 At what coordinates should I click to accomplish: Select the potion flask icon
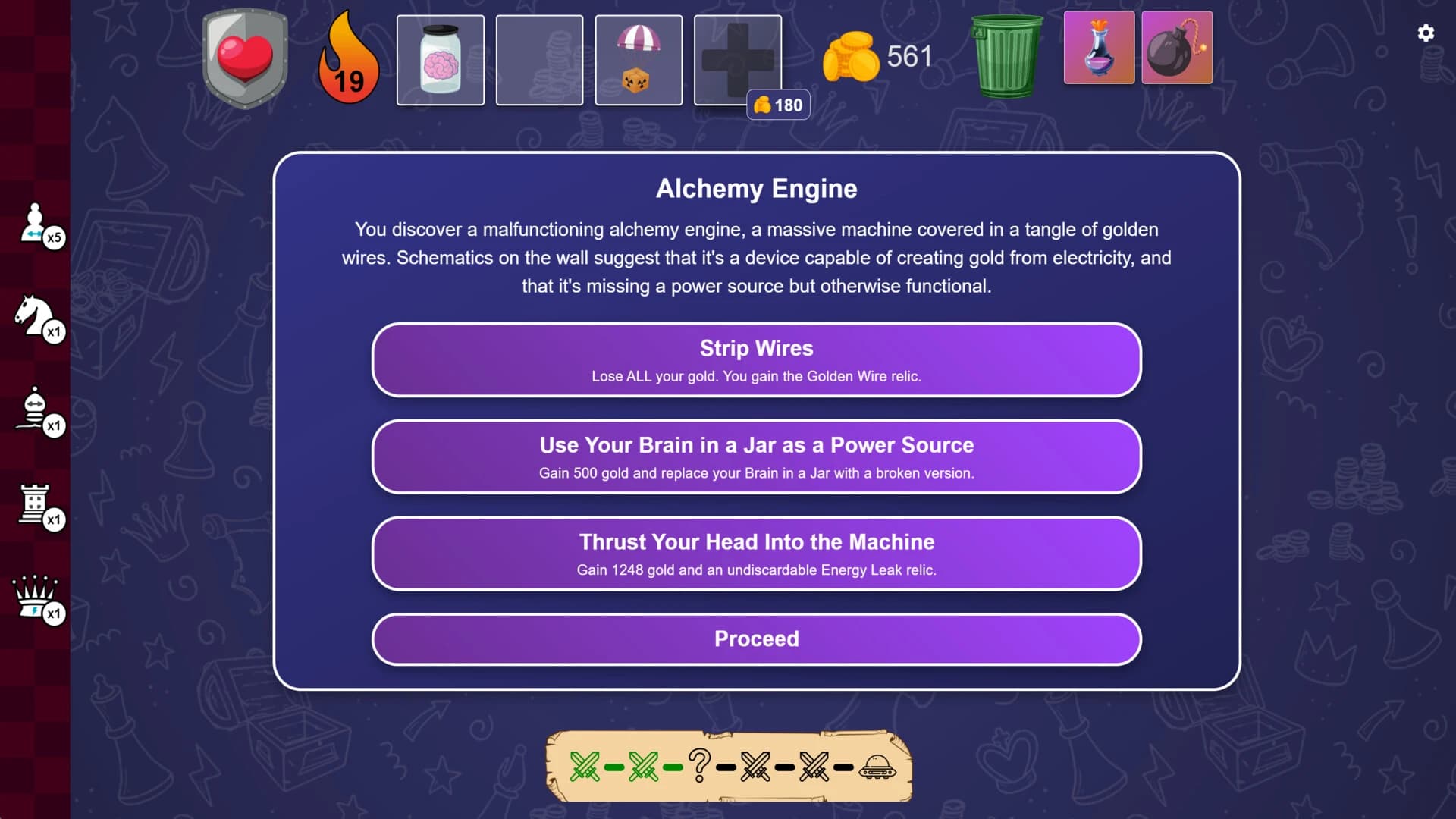click(1099, 48)
